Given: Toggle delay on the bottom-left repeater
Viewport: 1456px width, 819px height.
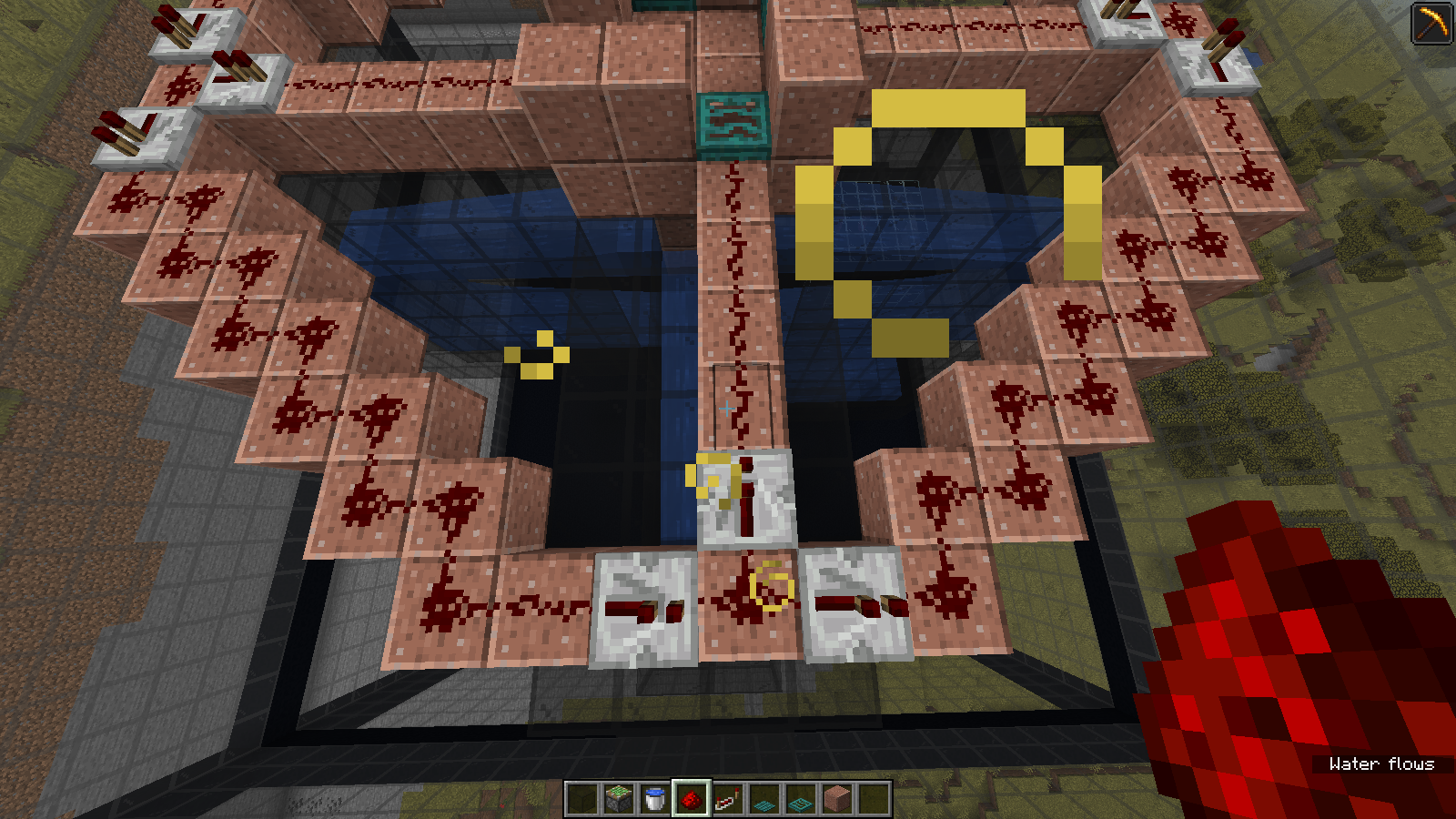Looking at the screenshot, I should click(643, 605).
